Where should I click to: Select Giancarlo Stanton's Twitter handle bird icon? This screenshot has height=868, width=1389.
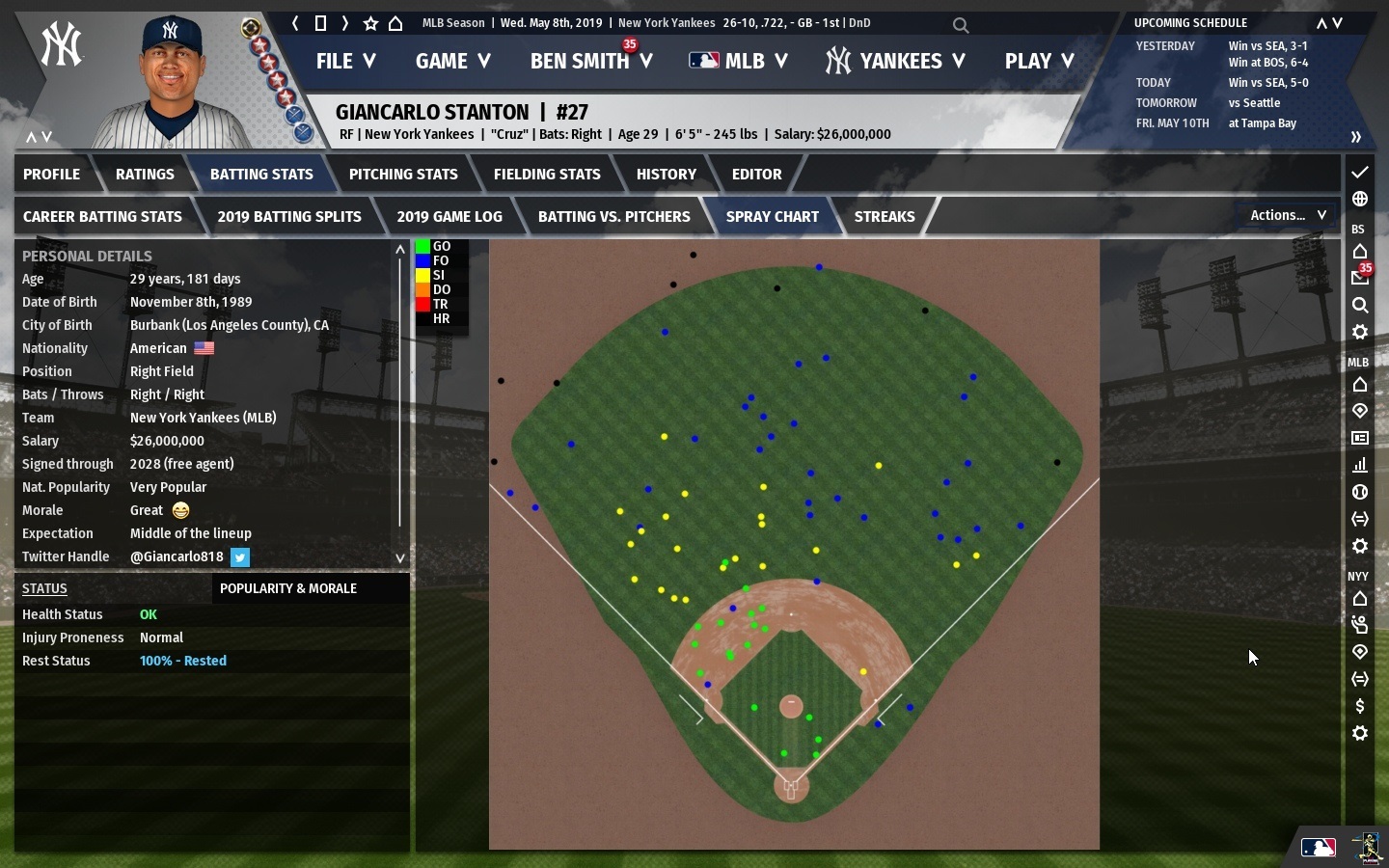[239, 557]
